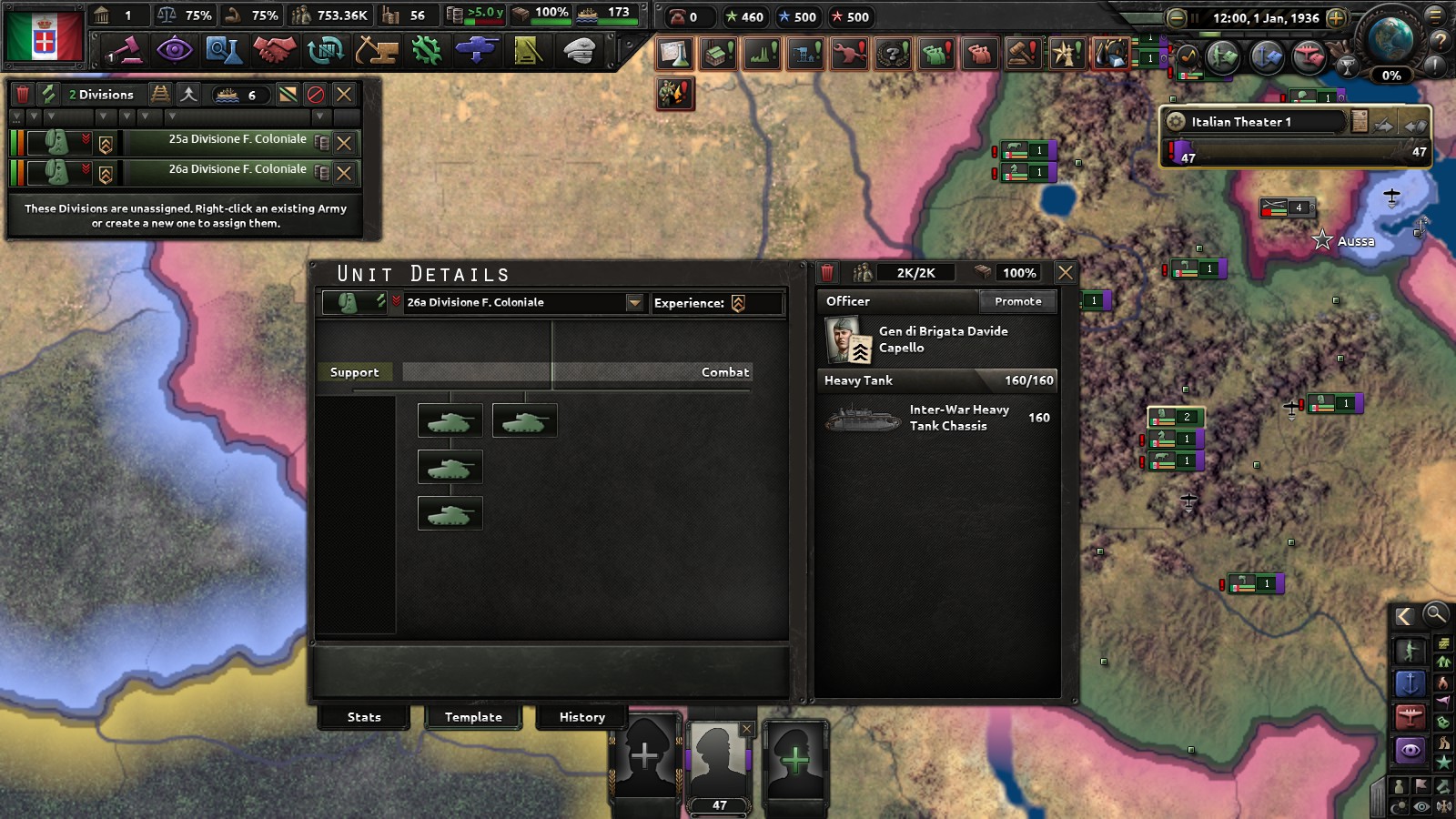1456x819 pixels.
Task: Select the Aussa star marker on the map
Action: (1320, 240)
